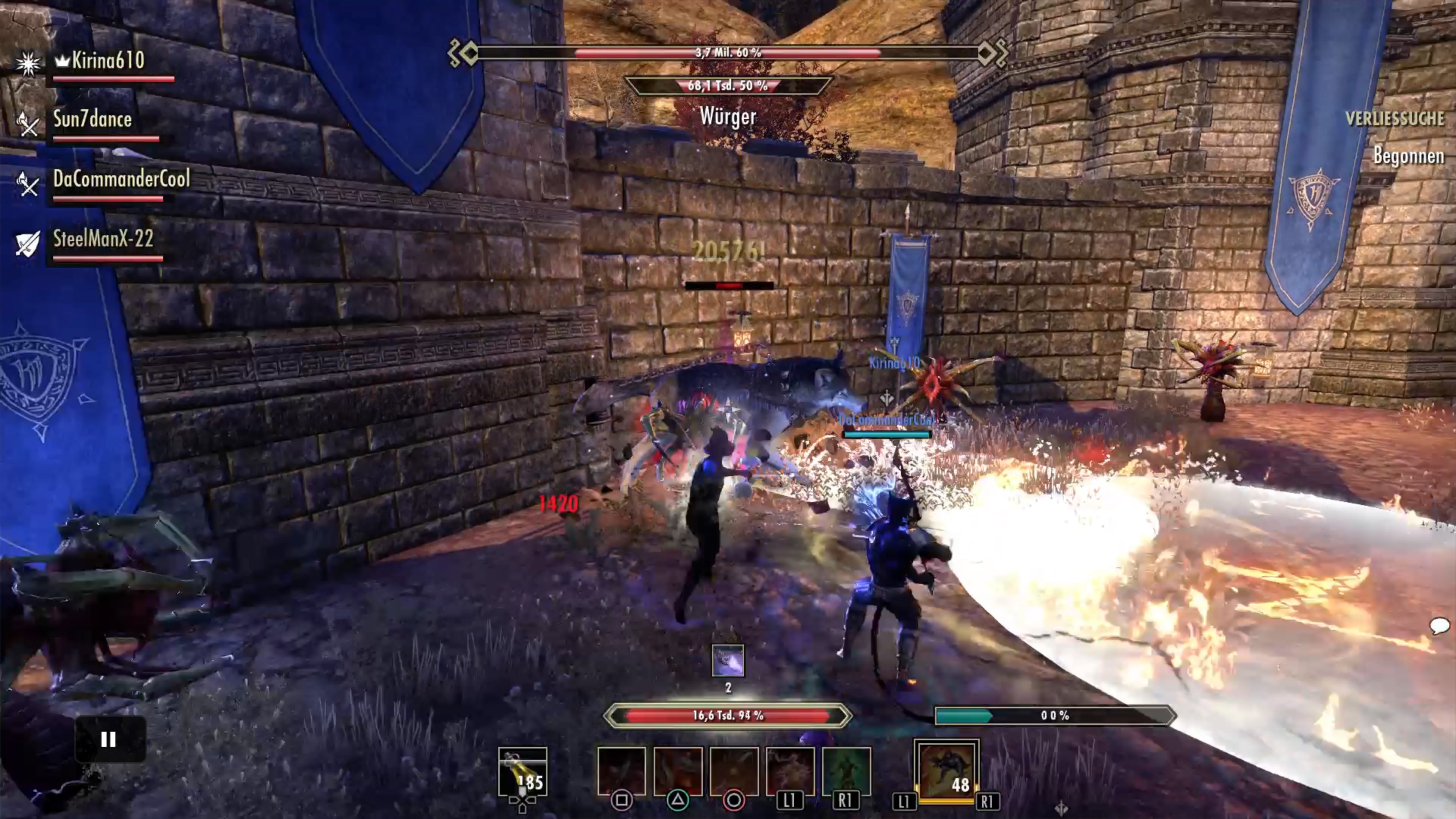Select SteelManX-22's group frame

tap(103, 239)
